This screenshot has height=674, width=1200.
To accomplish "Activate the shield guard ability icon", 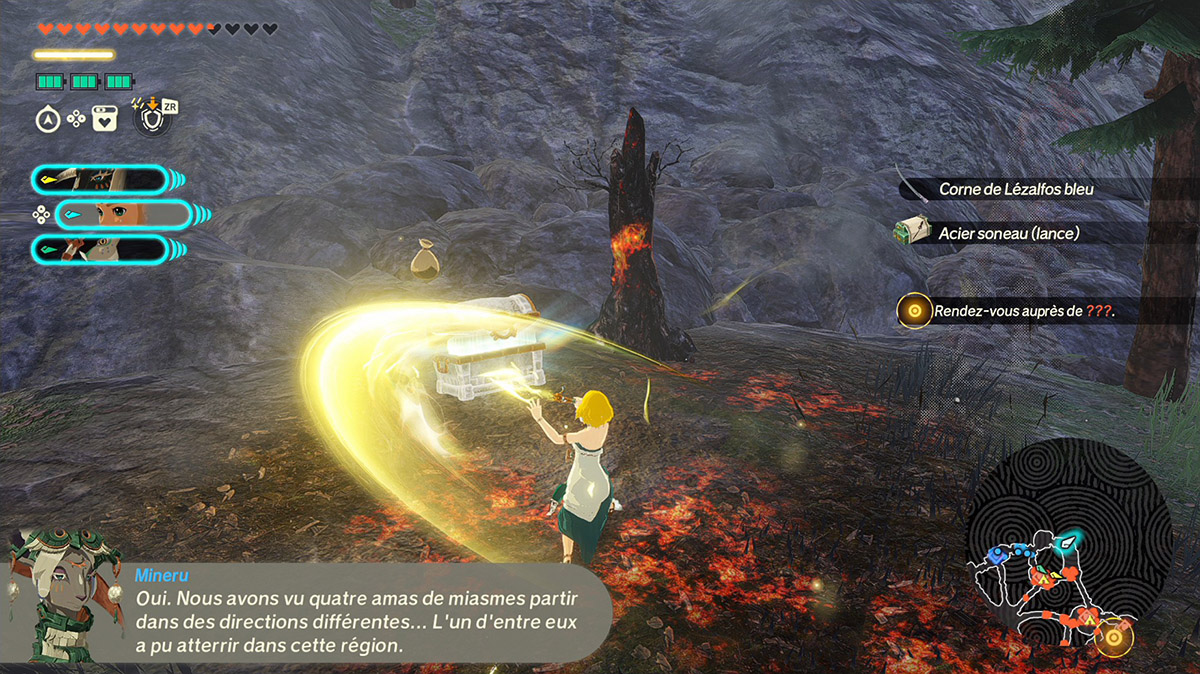I will (149, 119).
